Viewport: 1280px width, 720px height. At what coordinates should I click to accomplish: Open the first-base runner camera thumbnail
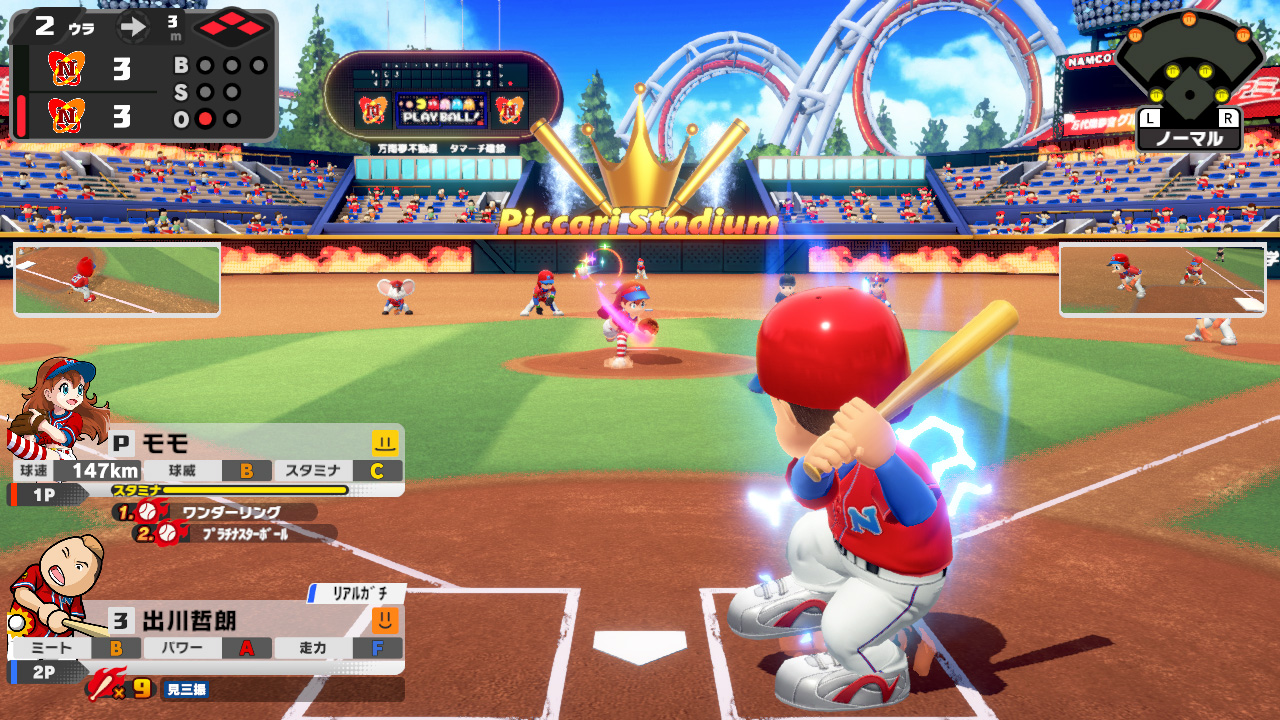(x=1162, y=280)
